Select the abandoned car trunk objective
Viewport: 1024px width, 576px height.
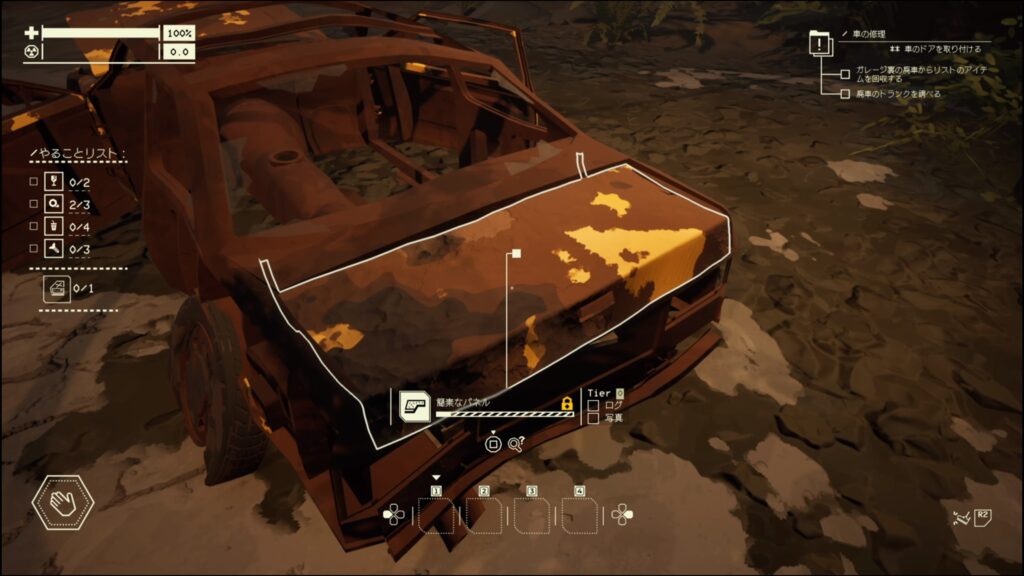coord(846,94)
